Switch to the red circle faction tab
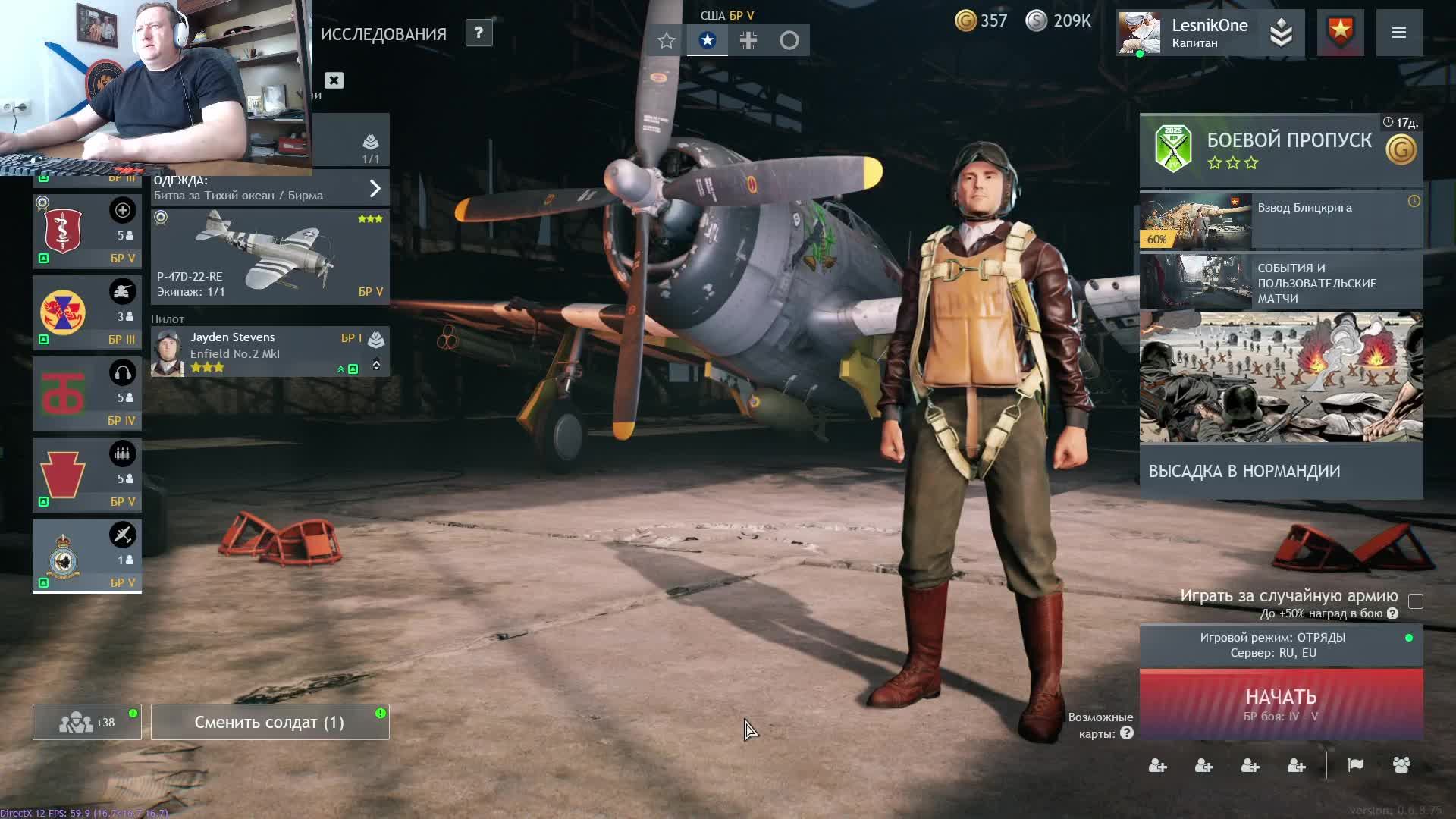This screenshot has width=1456, height=819. (x=789, y=40)
